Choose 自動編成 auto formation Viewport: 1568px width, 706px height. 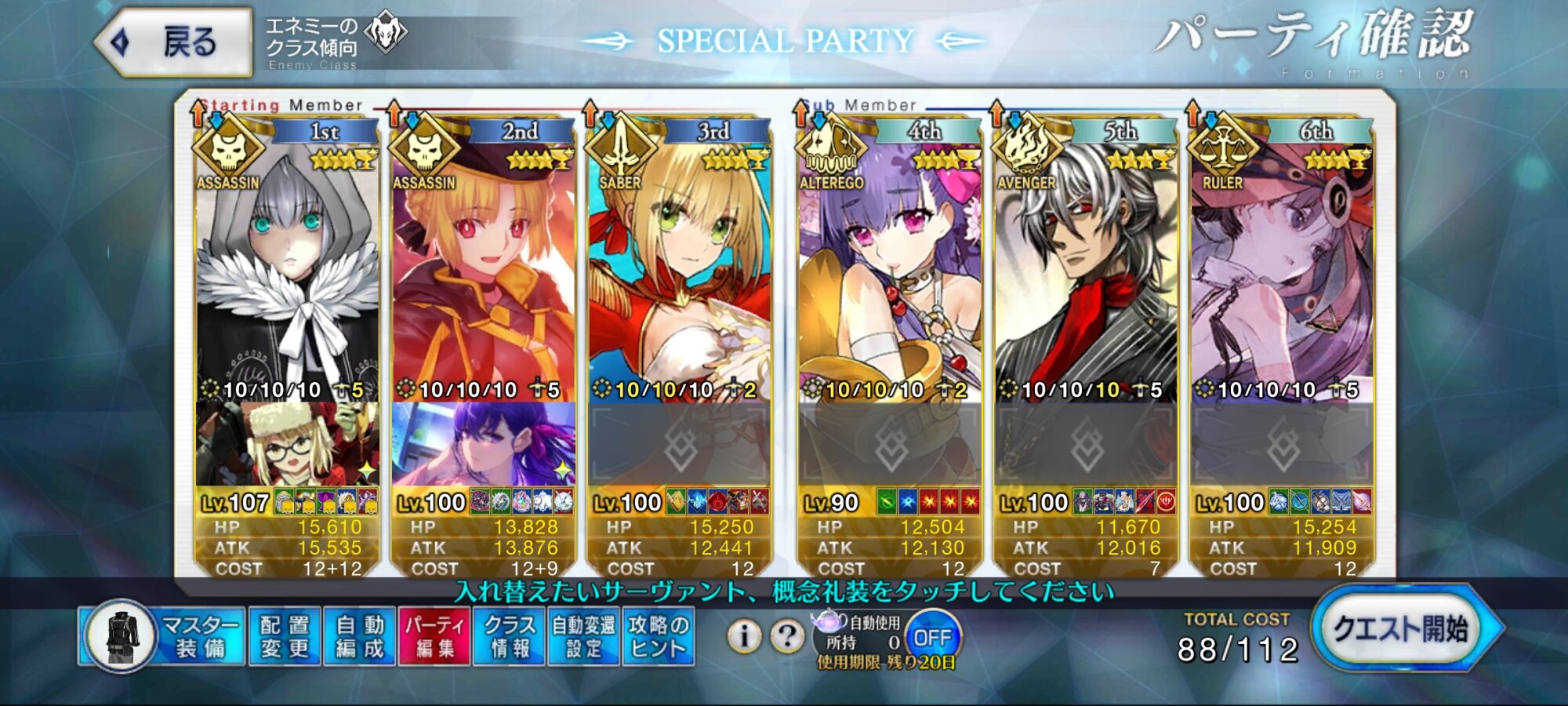pos(360,636)
